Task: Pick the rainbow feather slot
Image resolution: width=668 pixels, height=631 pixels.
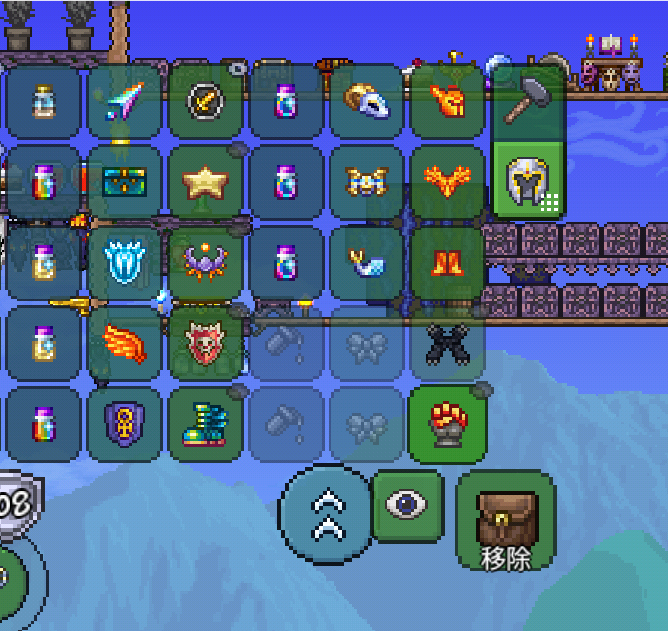Action: tap(125, 100)
